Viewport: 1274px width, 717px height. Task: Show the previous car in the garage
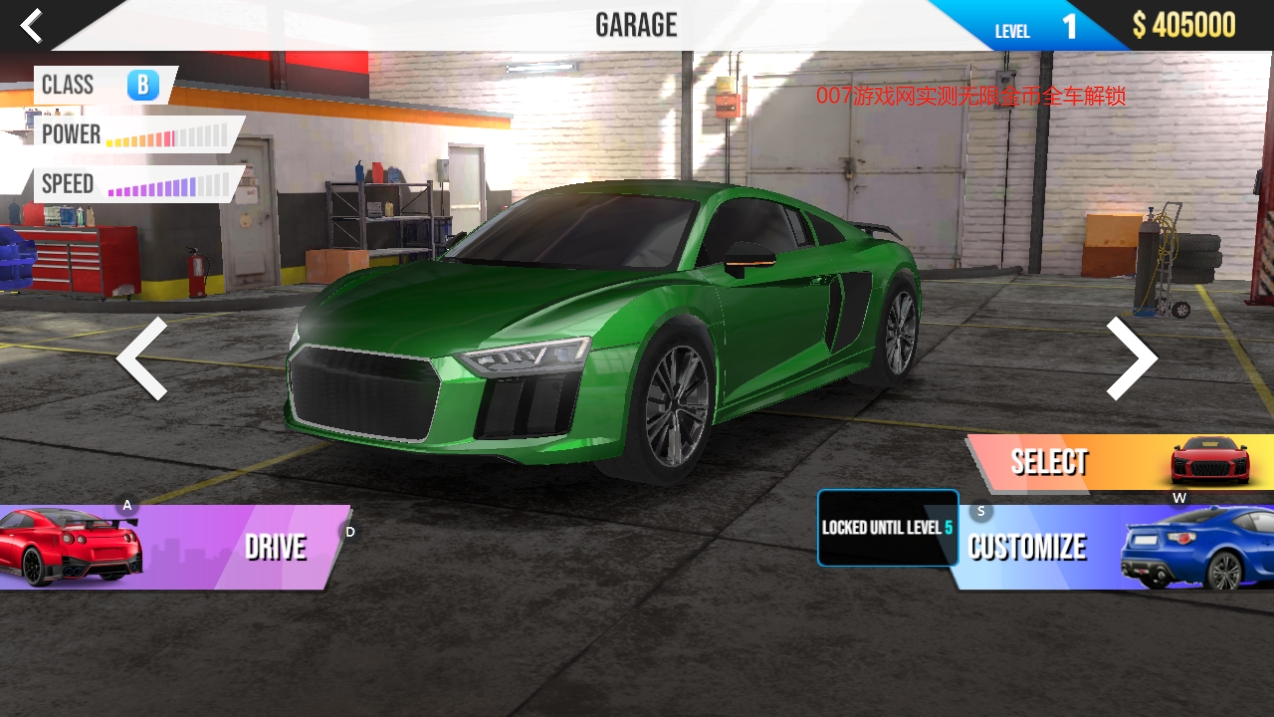pos(142,358)
